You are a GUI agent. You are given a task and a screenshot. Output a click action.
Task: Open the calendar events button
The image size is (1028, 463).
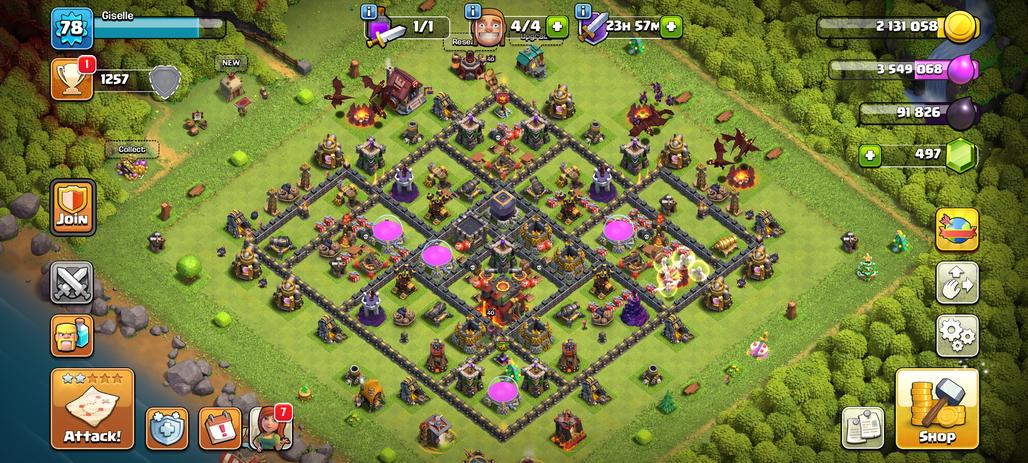pos(219,428)
